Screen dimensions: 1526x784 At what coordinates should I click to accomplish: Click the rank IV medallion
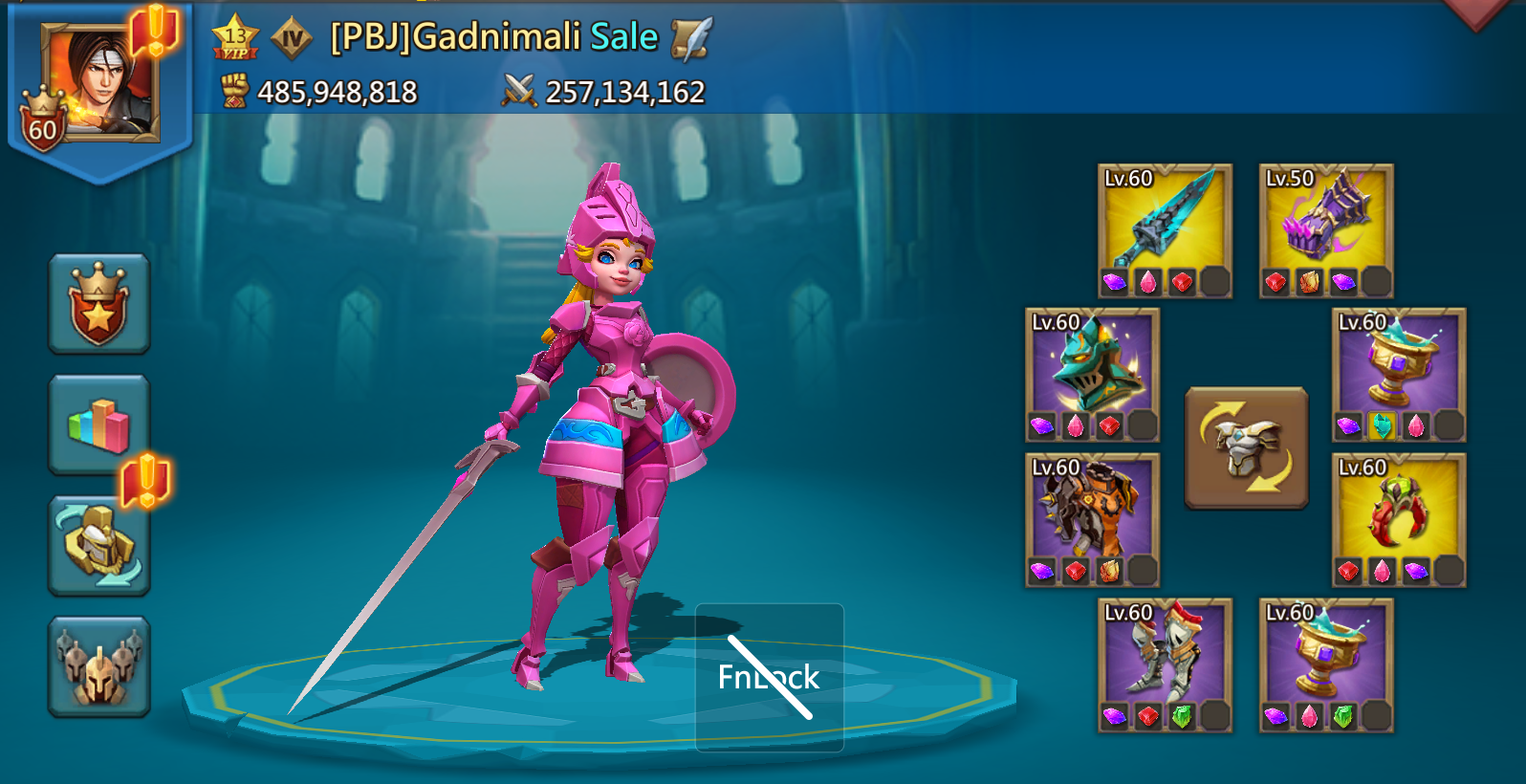(292, 38)
